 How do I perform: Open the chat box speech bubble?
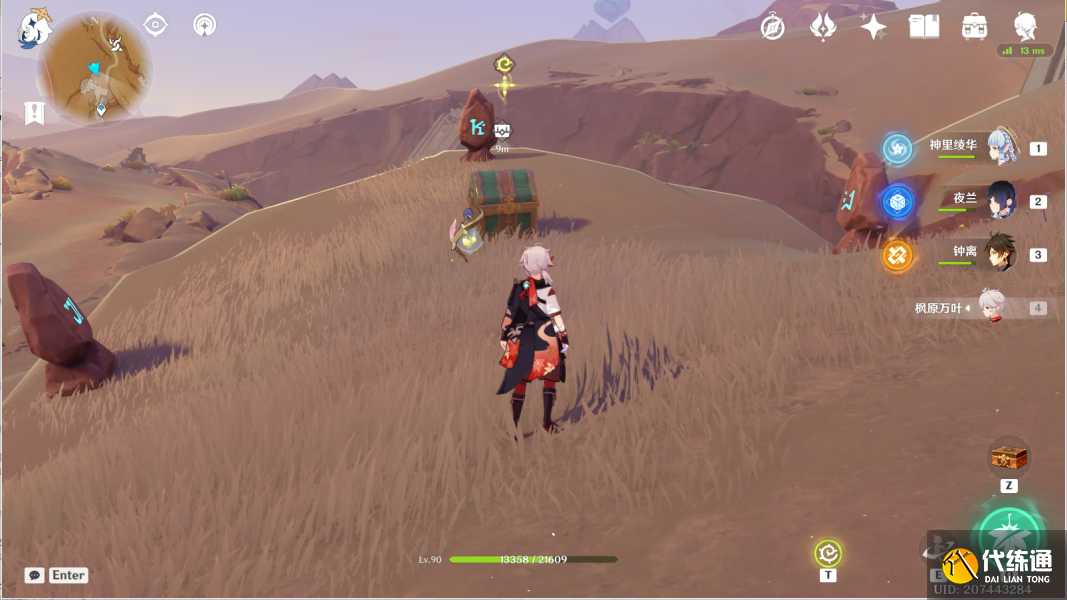point(35,575)
